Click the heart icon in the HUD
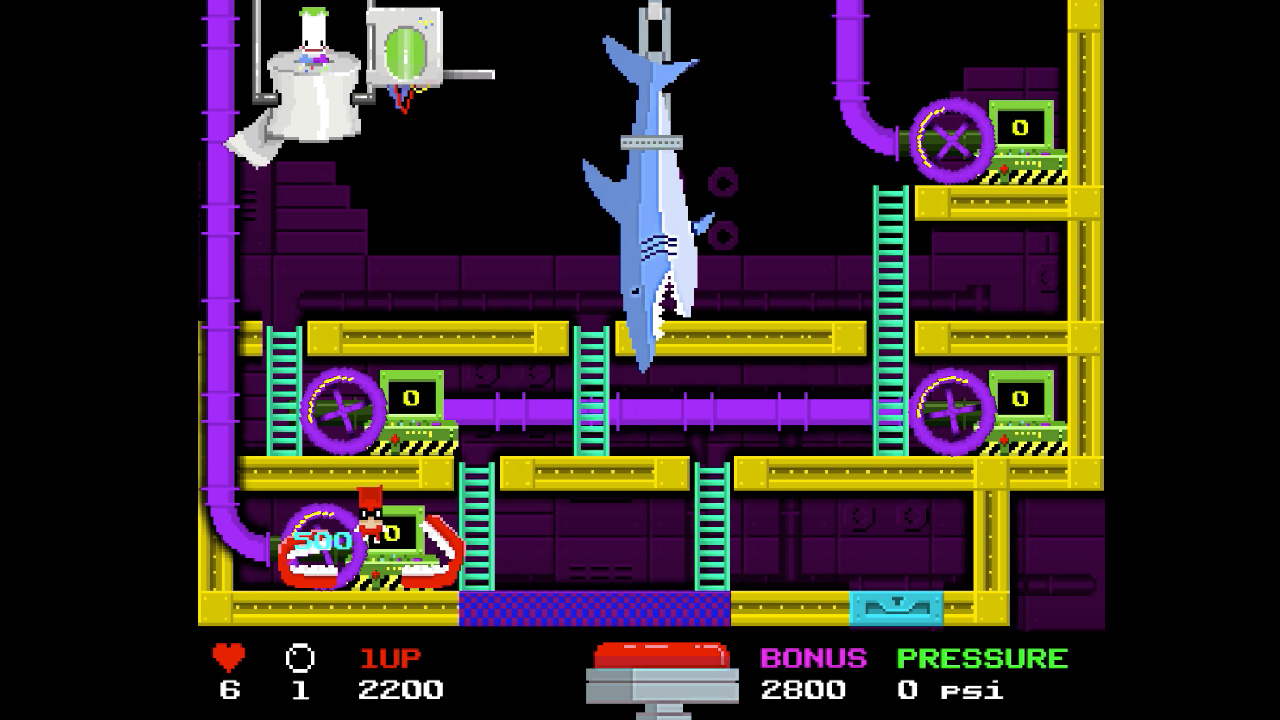This screenshot has width=1280, height=720. [228, 655]
